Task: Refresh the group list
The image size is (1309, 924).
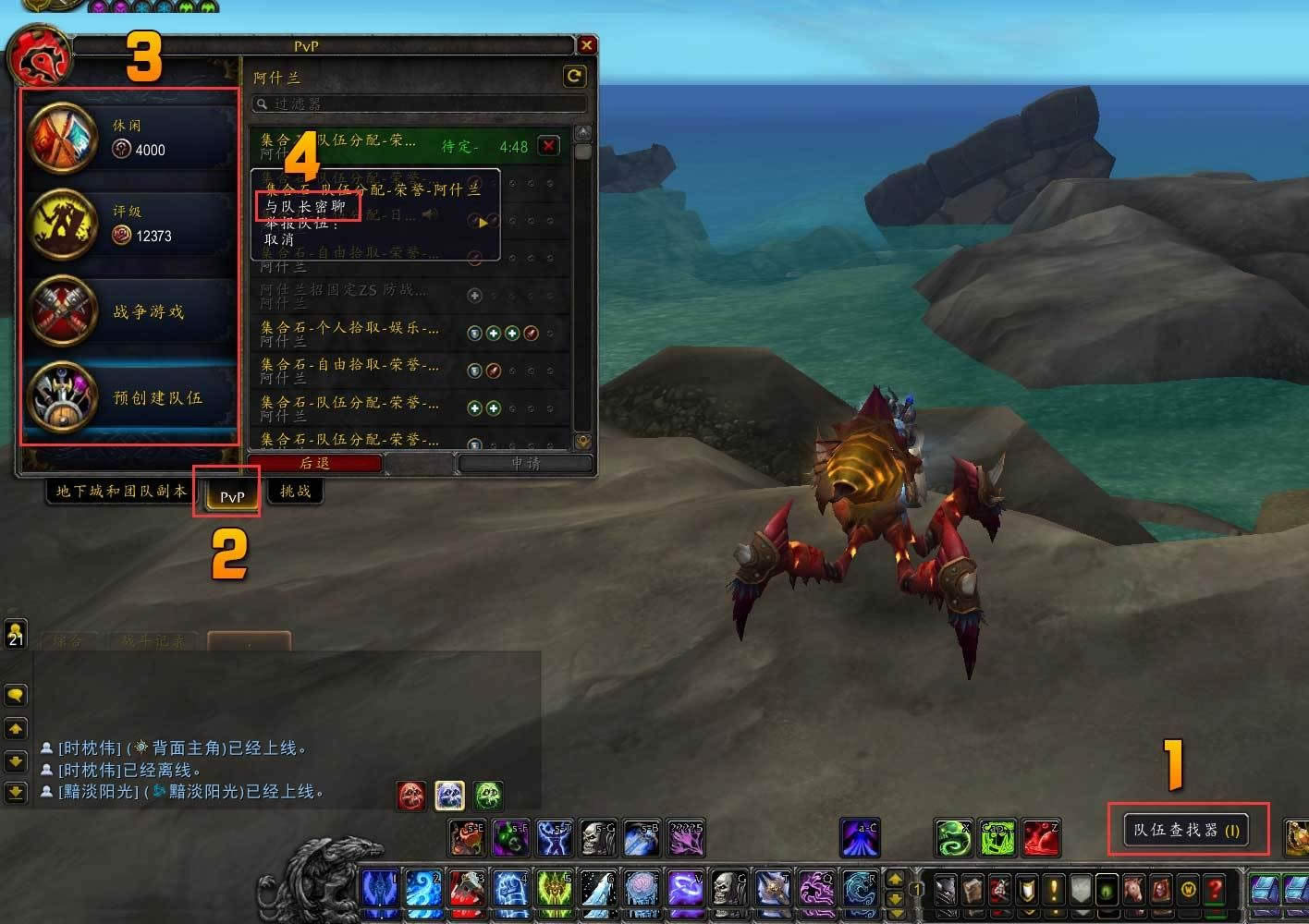Action: (574, 77)
